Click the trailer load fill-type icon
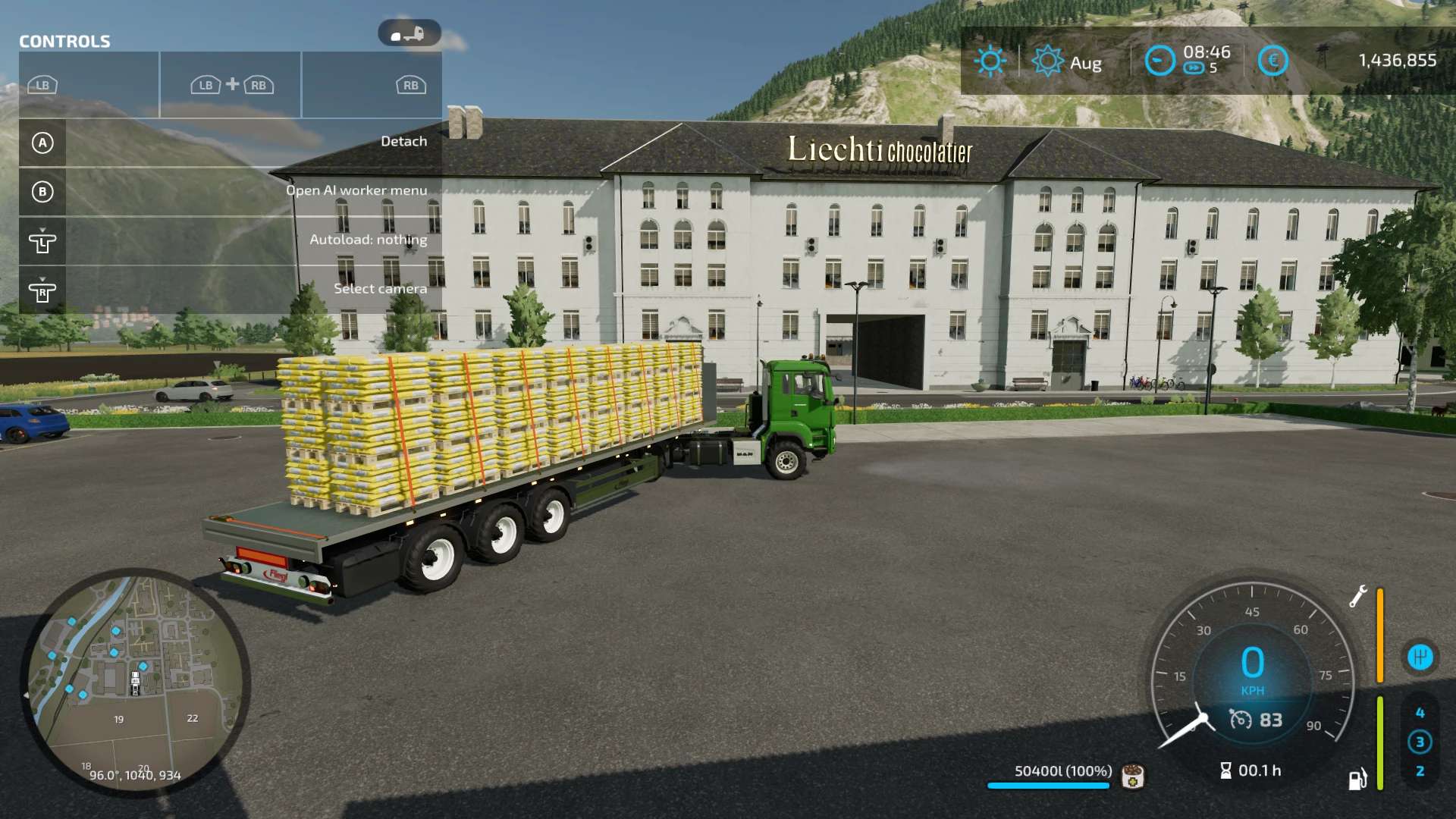 tap(1133, 777)
